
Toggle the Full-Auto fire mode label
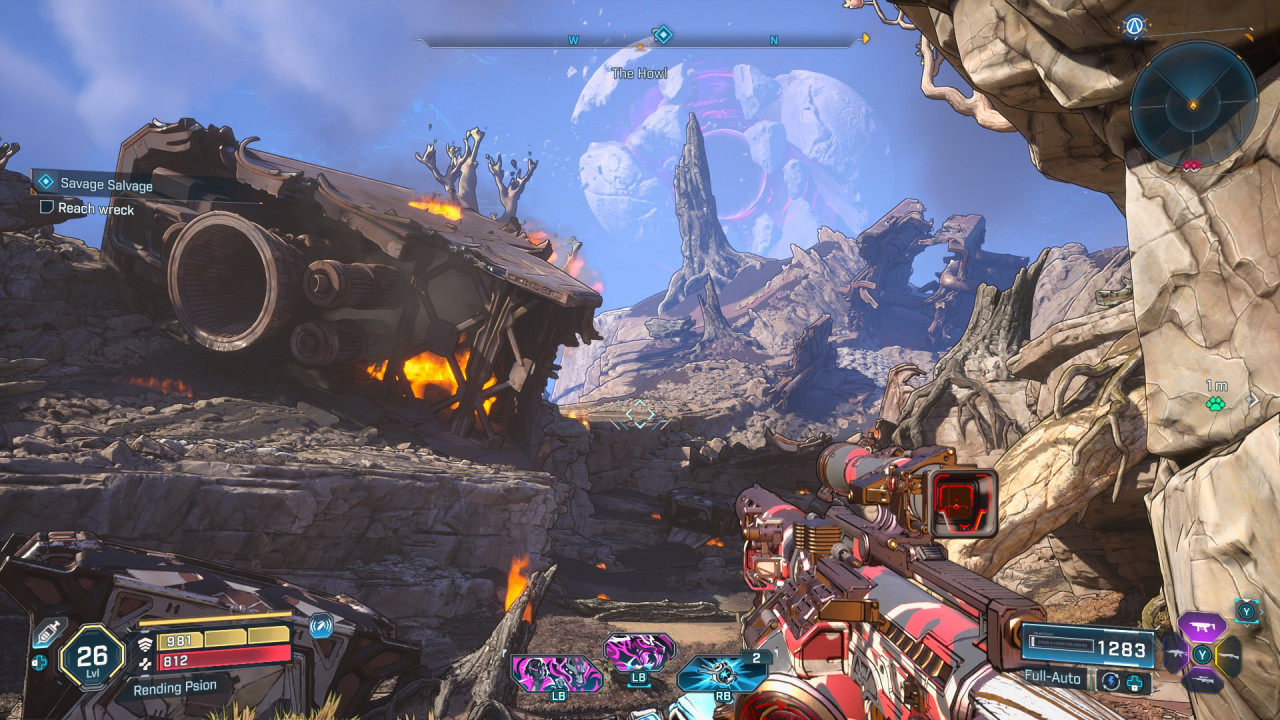(x=1055, y=678)
